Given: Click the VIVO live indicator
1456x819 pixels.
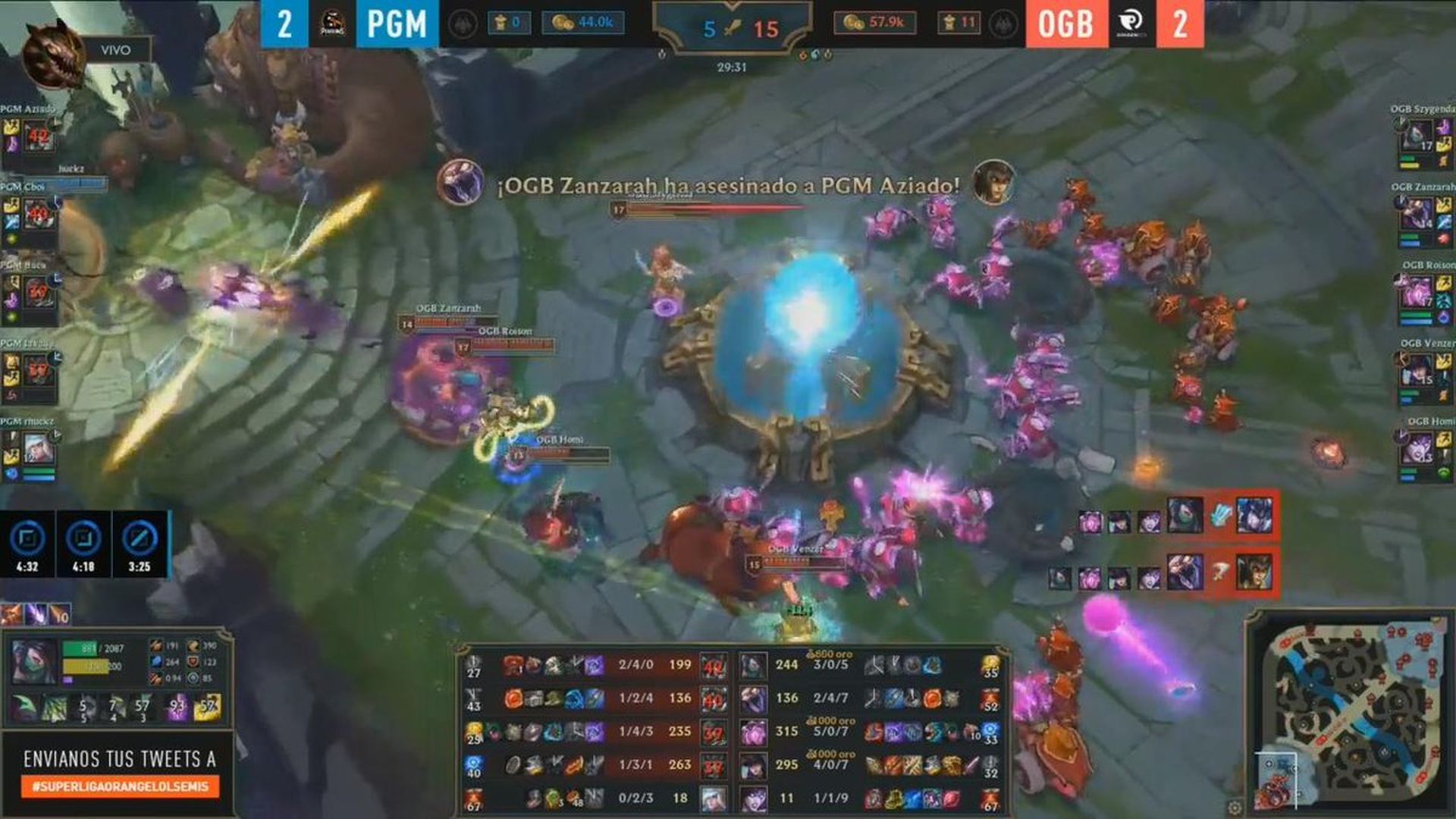Looking at the screenshot, I should tap(114, 52).
